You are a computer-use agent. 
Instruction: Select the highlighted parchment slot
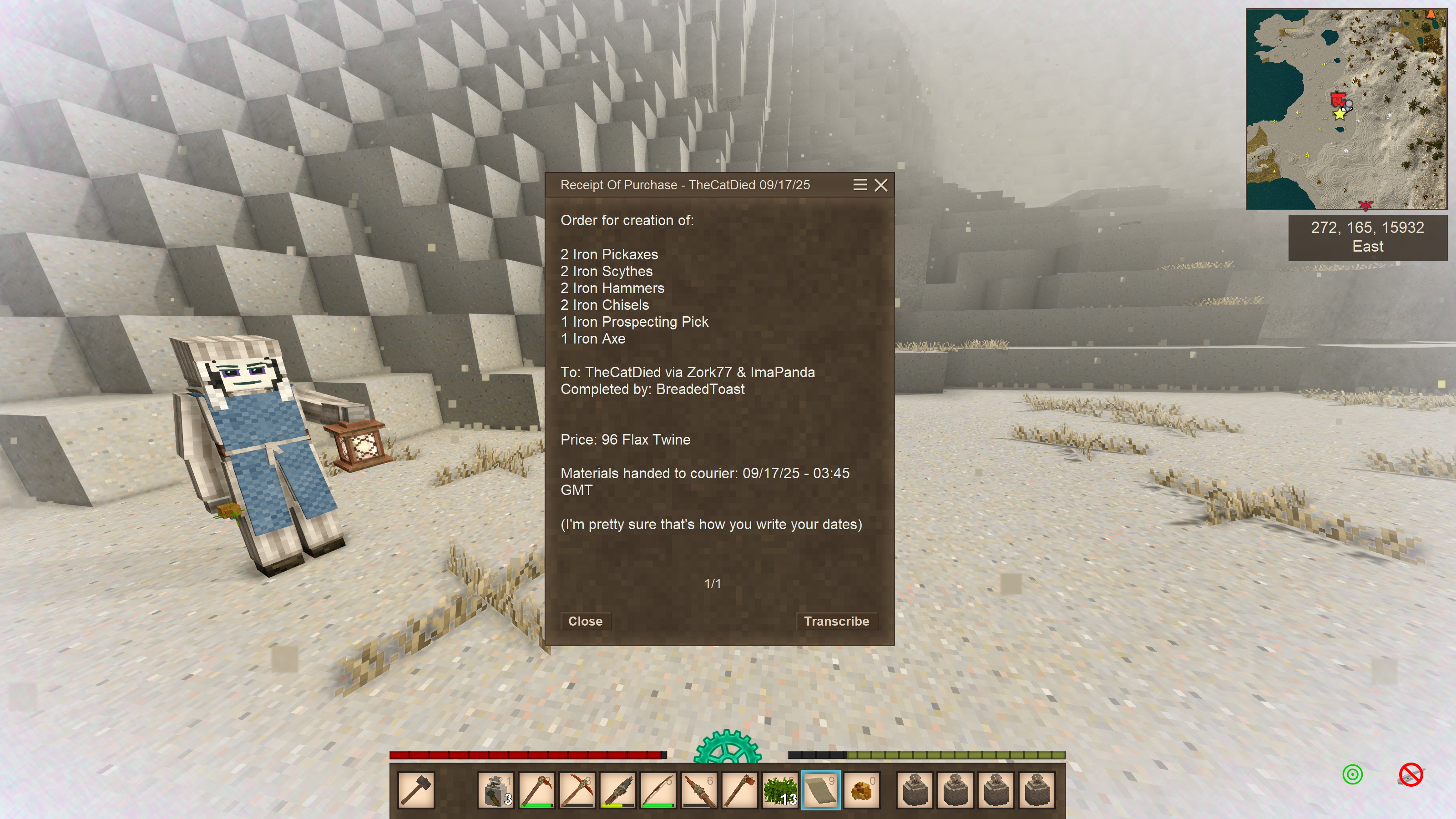click(x=821, y=789)
